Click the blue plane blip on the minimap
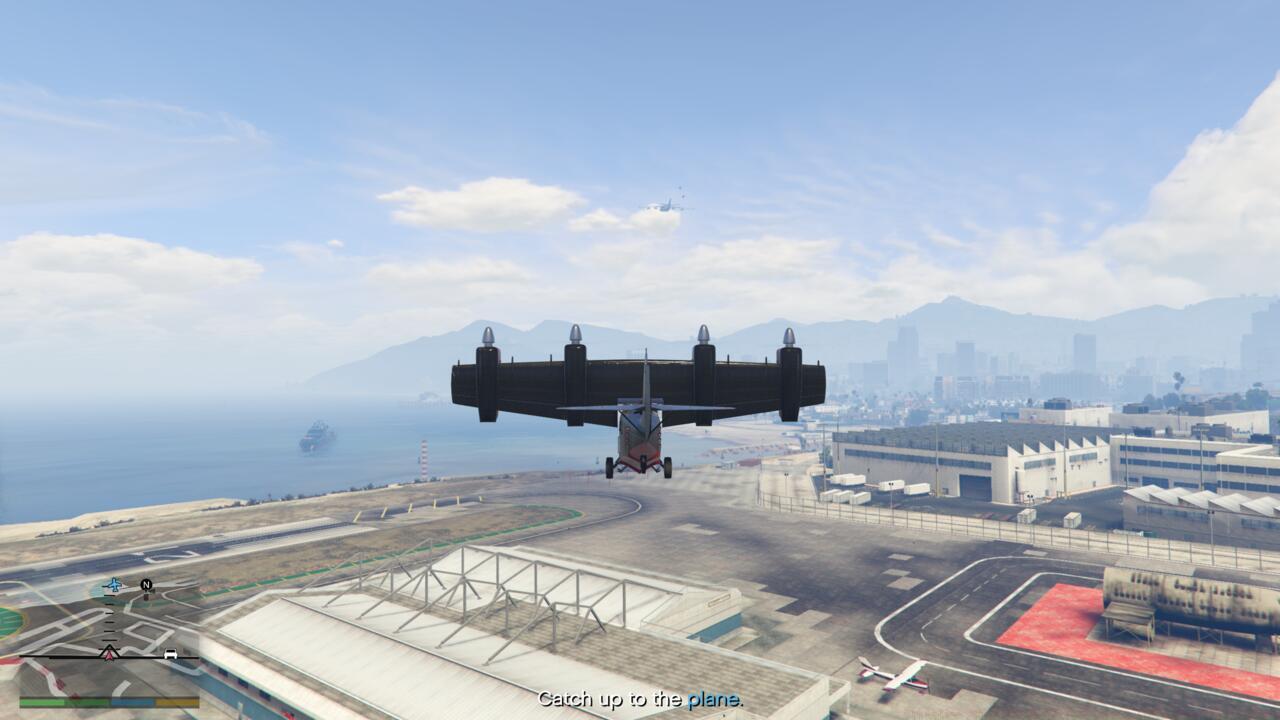The height and width of the screenshot is (720, 1280). (114, 583)
